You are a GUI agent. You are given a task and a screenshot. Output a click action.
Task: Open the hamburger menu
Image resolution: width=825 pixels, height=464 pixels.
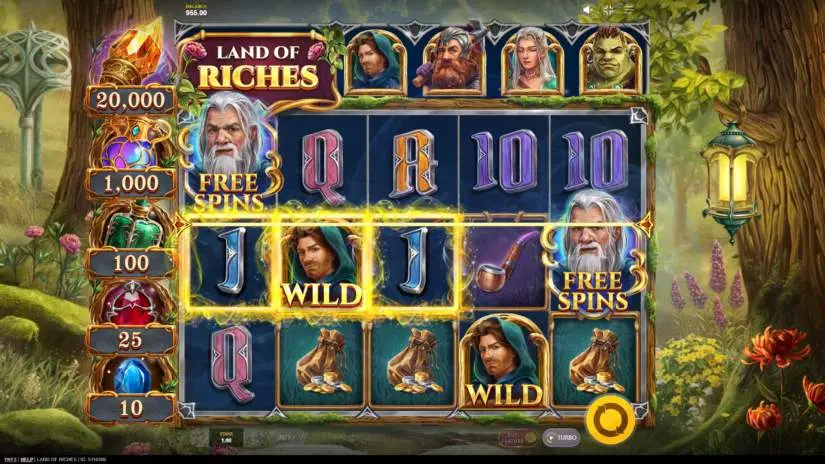628,9
